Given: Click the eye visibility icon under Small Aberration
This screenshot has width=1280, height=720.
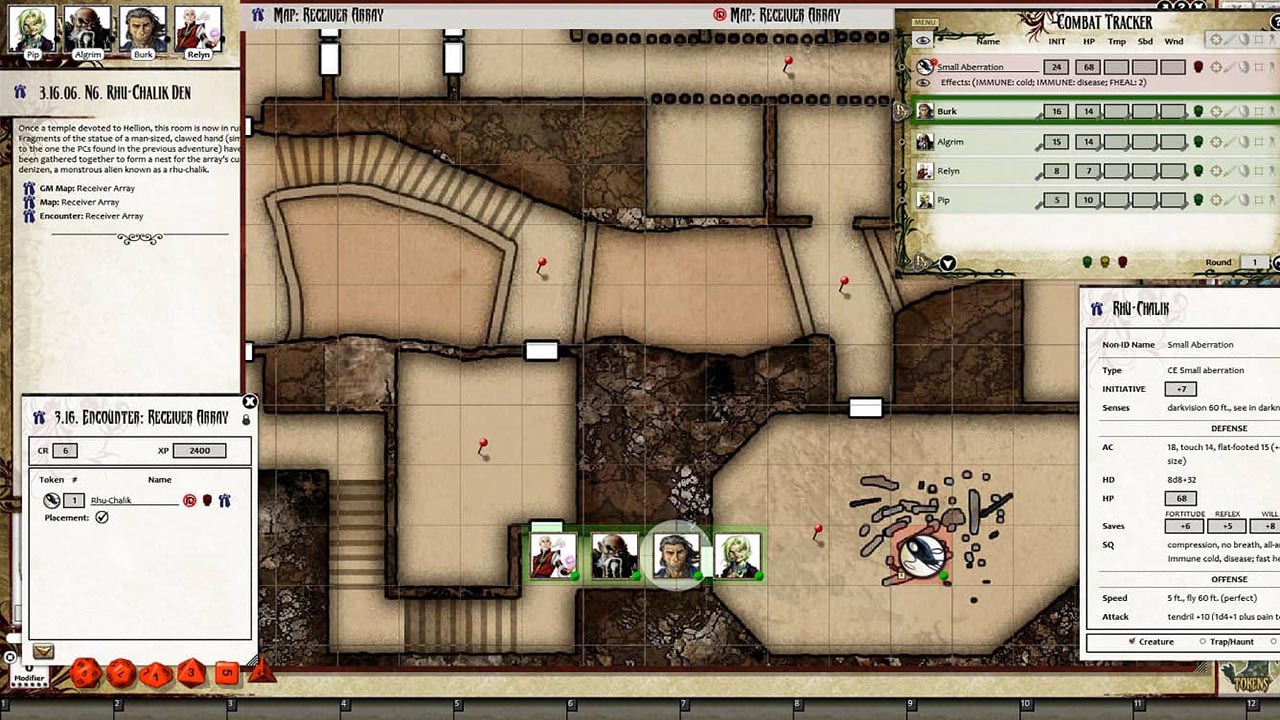Looking at the screenshot, I should (923, 82).
